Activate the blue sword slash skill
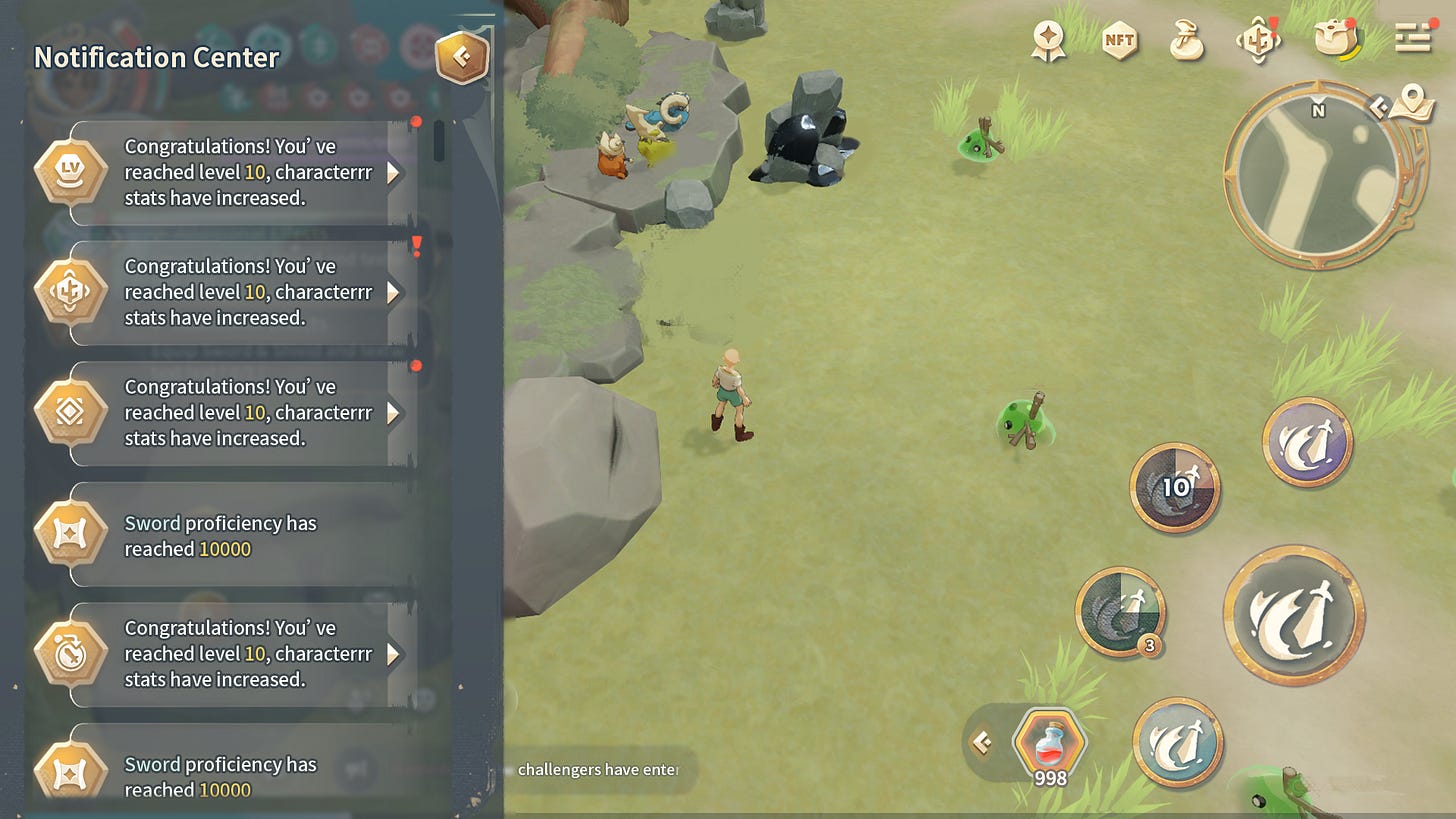Screen dimensions: 1456x819 (x=1178, y=742)
